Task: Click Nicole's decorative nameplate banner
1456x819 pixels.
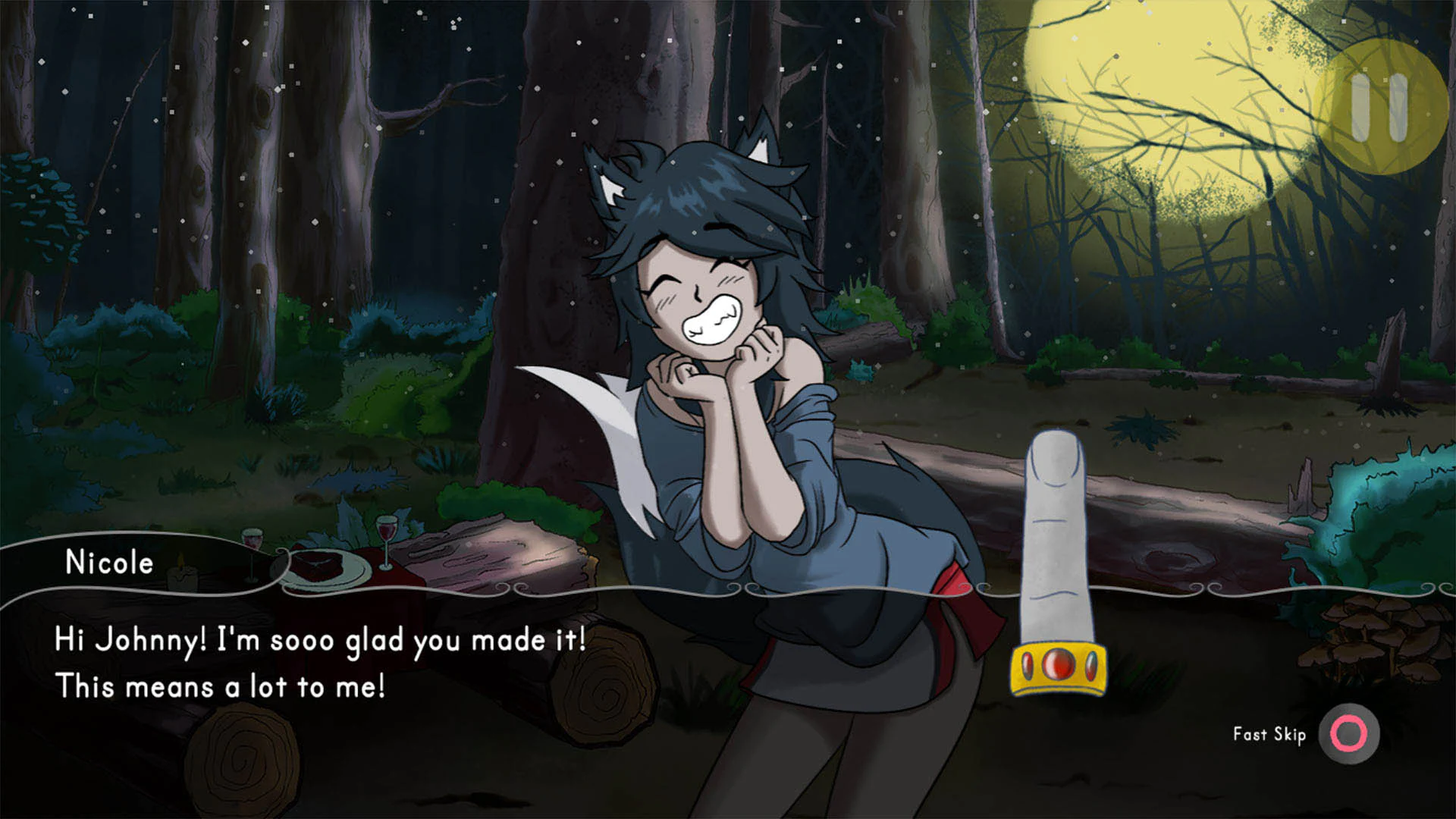Action: pos(110,563)
